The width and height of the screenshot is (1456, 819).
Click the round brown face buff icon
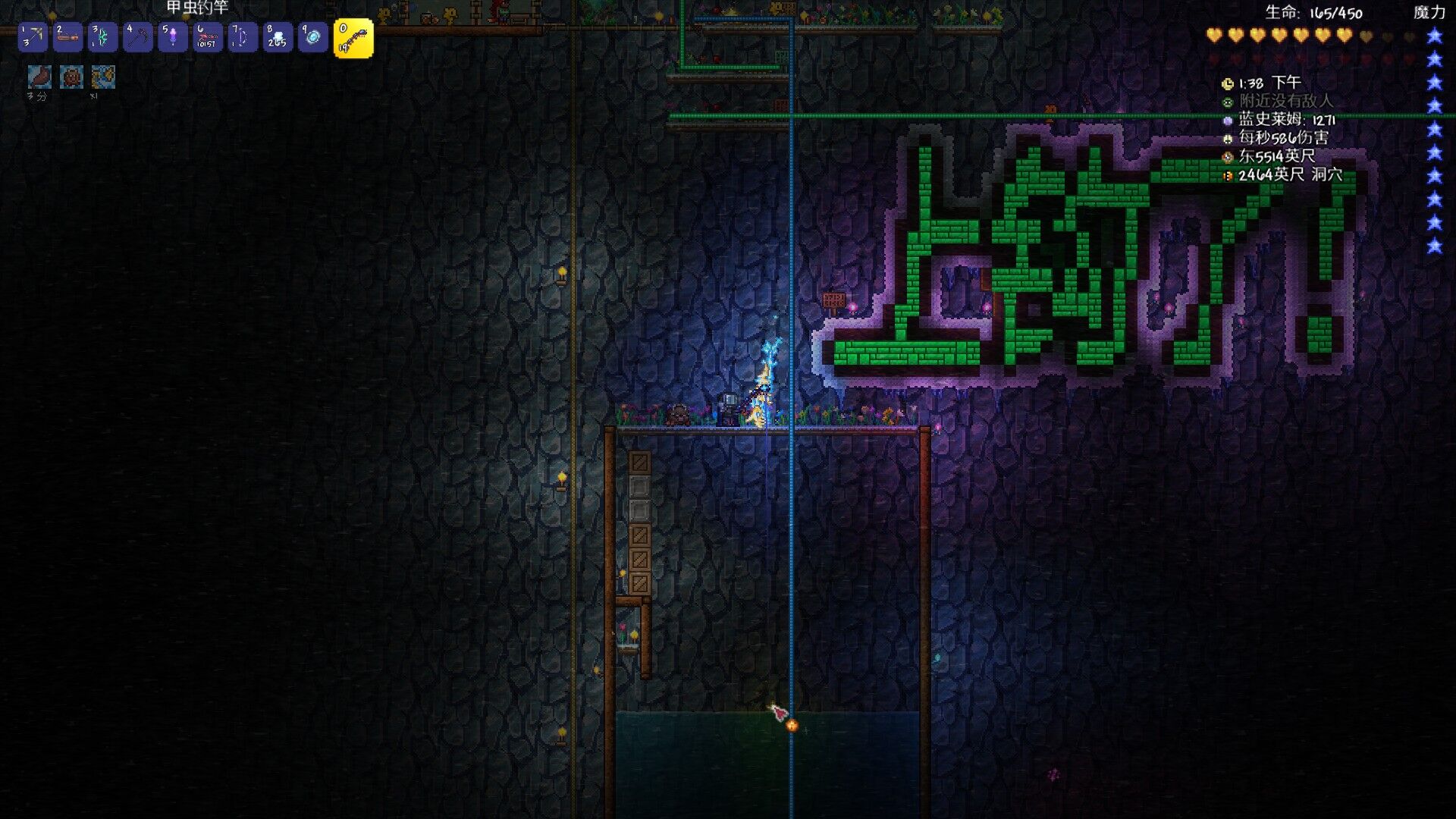pyautogui.click(x=71, y=77)
